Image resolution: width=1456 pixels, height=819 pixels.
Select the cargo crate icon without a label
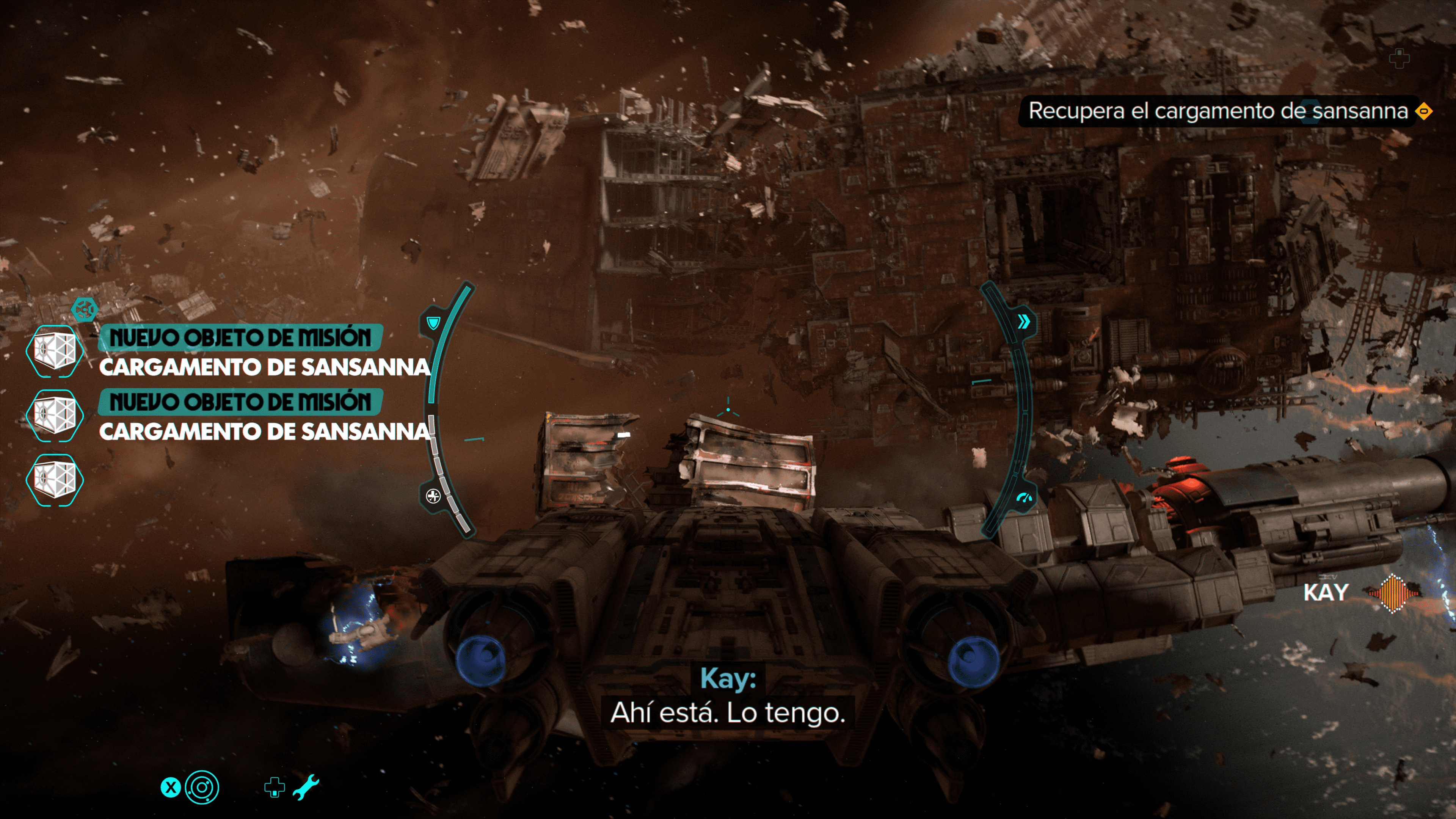point(54,479)
